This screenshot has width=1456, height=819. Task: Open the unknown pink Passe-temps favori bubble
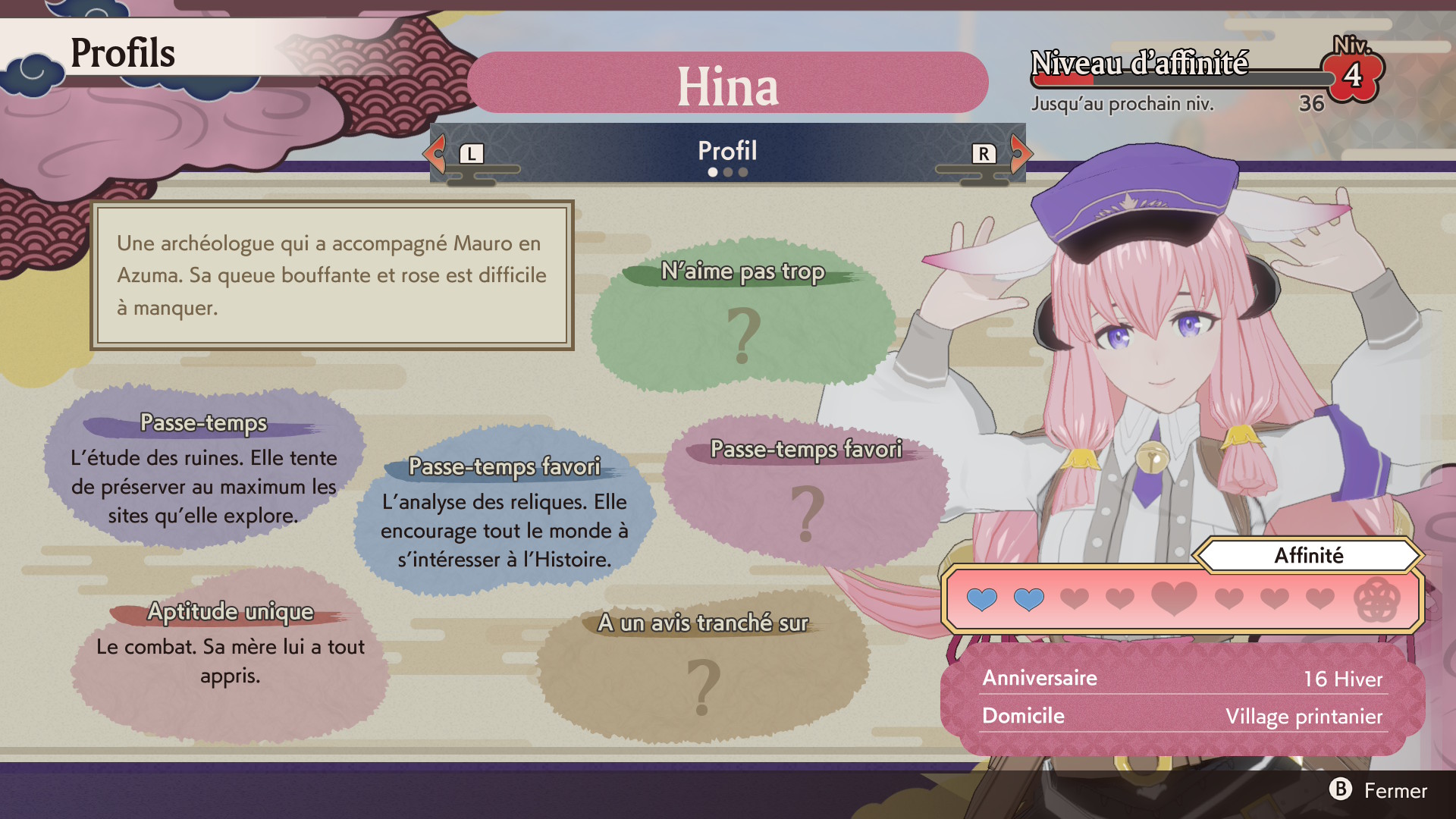pyautogui.click(x=806, y=493)
